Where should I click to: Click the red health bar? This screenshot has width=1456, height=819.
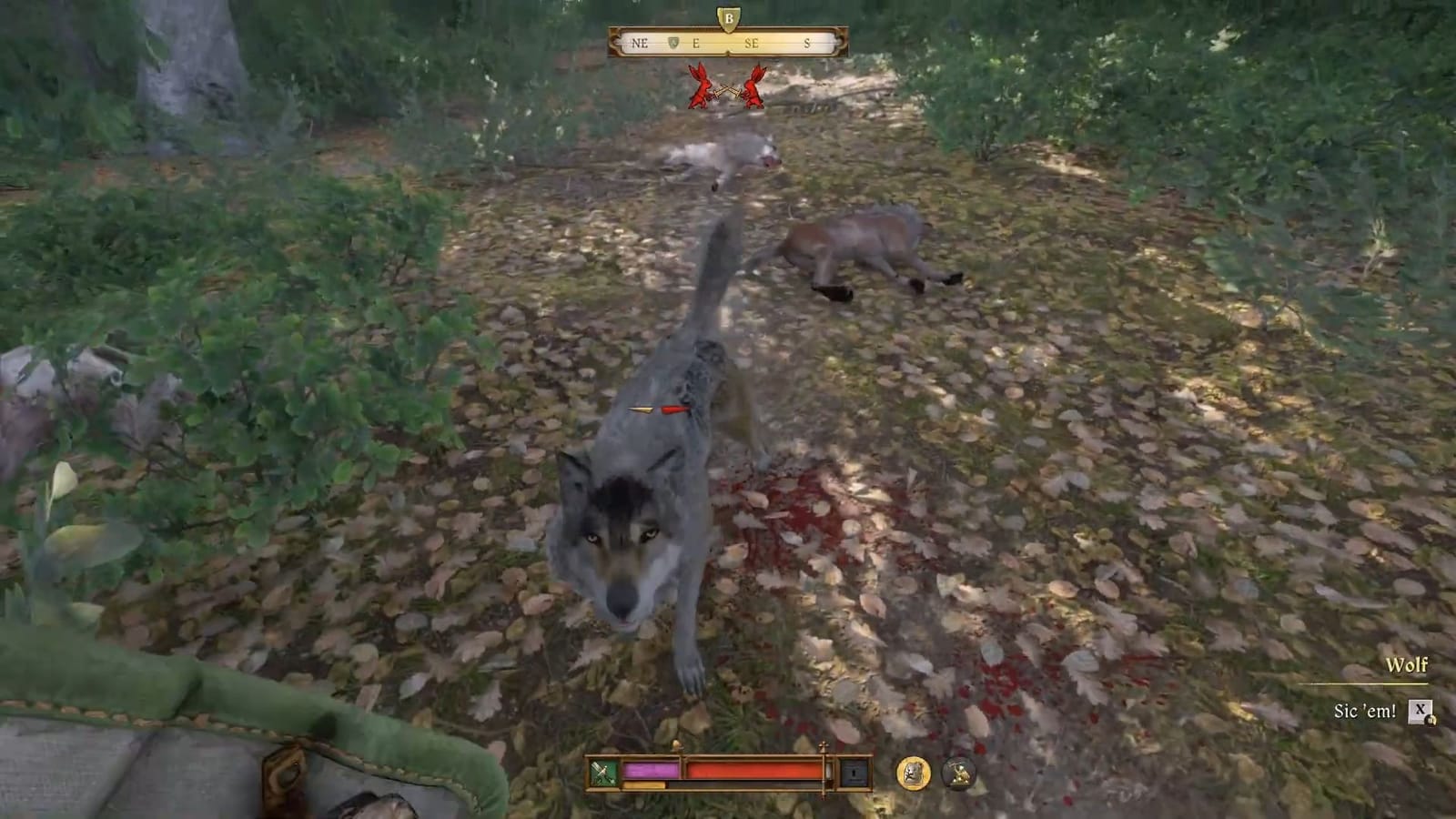point(755,769)
